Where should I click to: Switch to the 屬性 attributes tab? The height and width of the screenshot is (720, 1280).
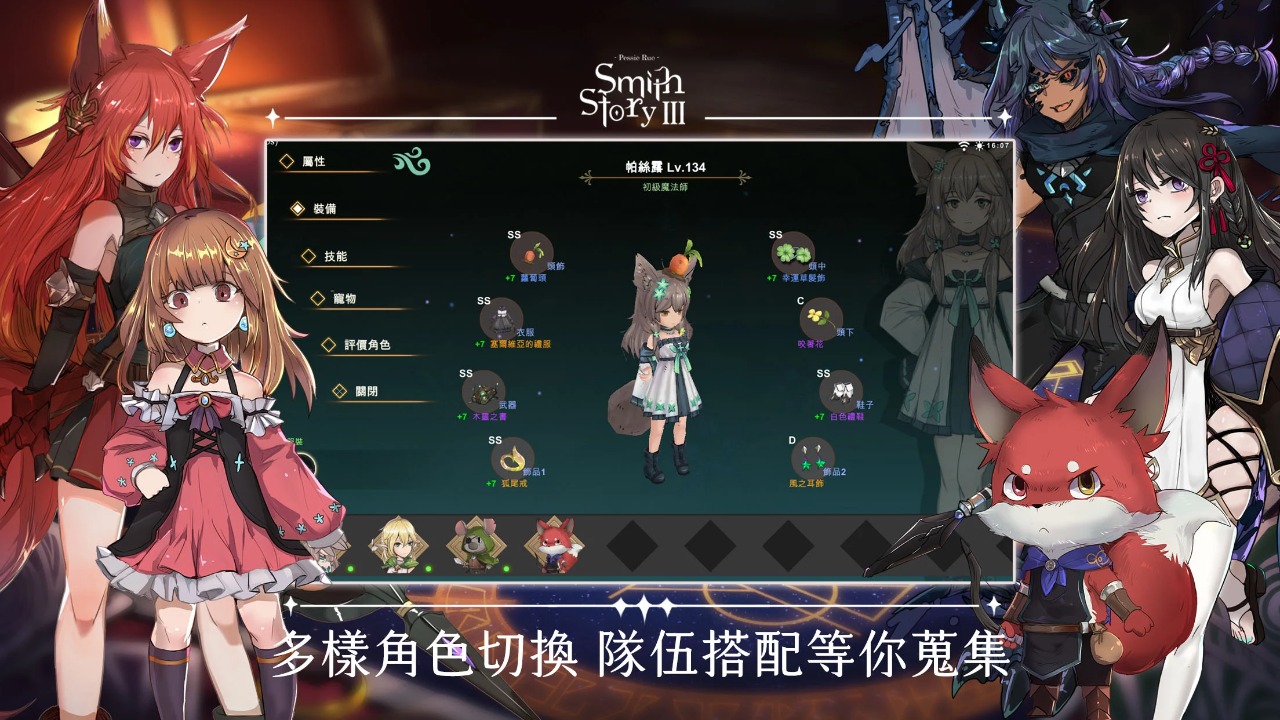(x=312, y=159)
